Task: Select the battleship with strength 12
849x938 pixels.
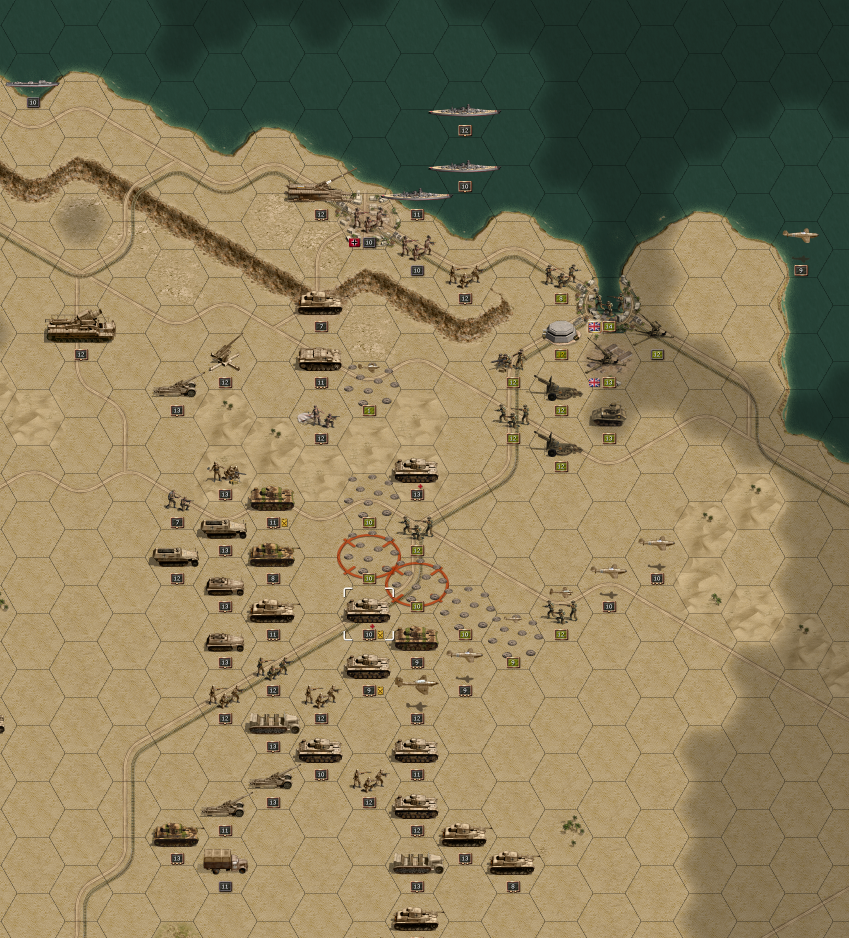Action: [463, 112]
